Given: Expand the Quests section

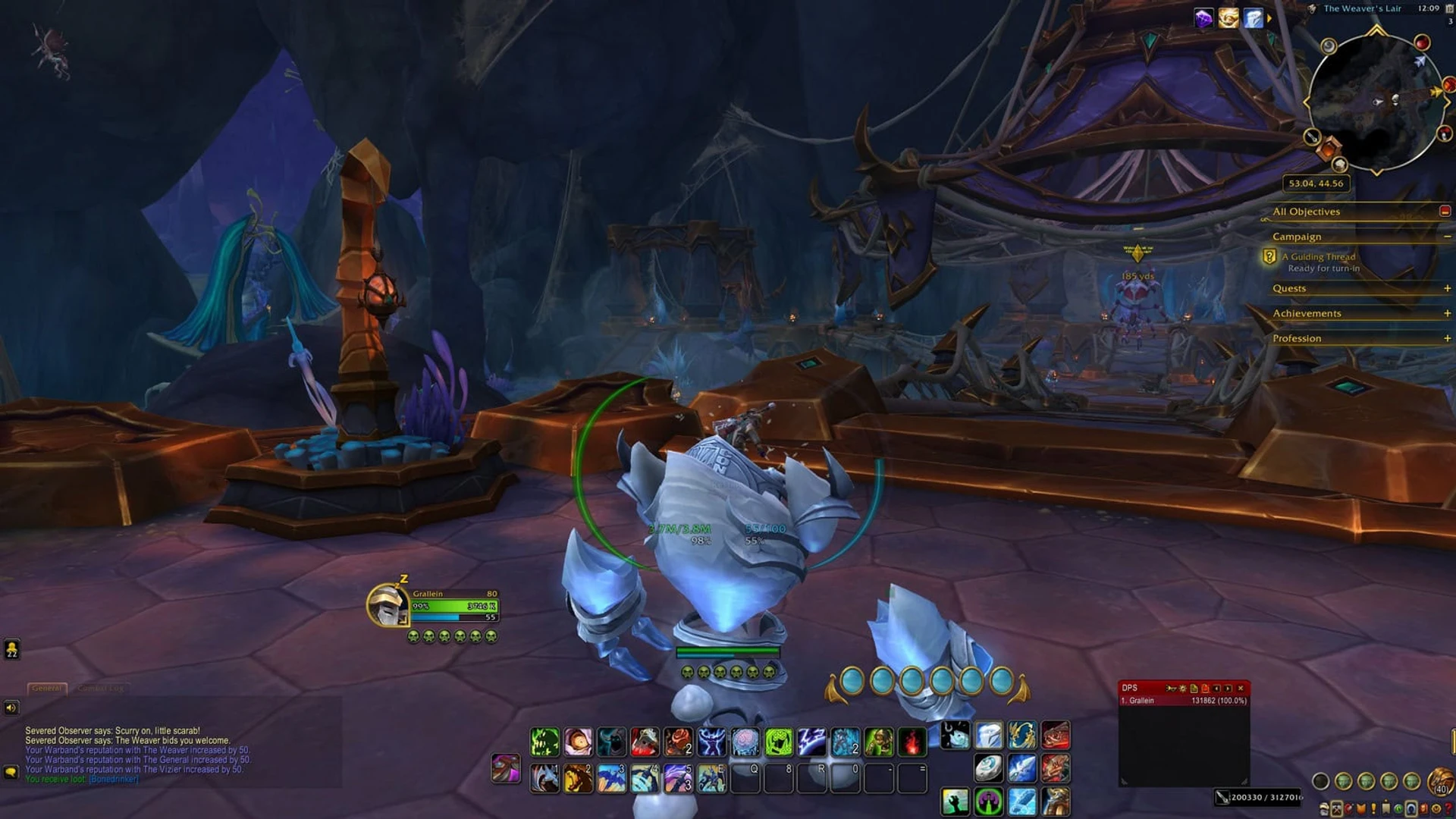Looking at the screenshot, I should [1446, 288].
